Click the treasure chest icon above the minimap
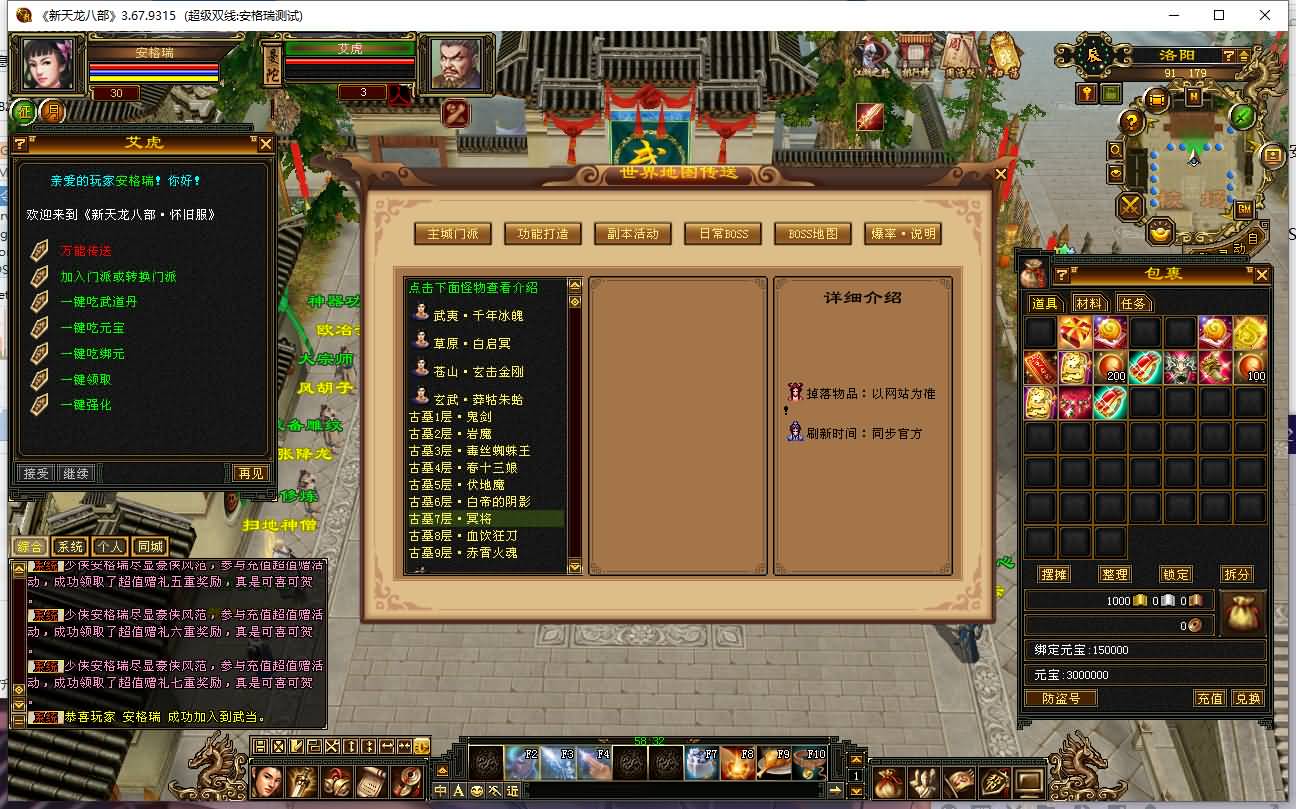The height and width of the screenshot is (809, 1296). (x=1154, y=99)
